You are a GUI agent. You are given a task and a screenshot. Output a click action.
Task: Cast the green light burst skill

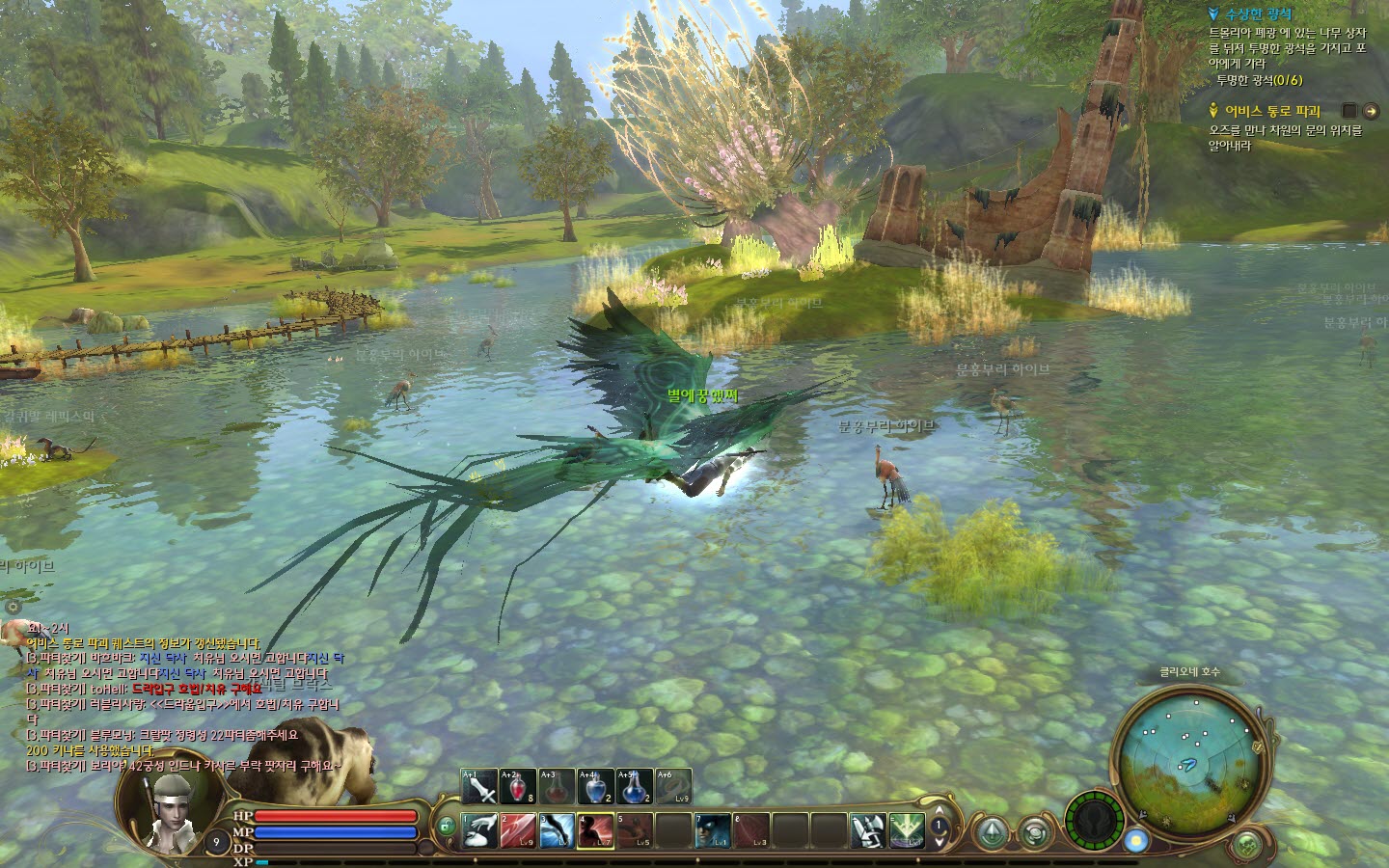click(x=906, y=830)
